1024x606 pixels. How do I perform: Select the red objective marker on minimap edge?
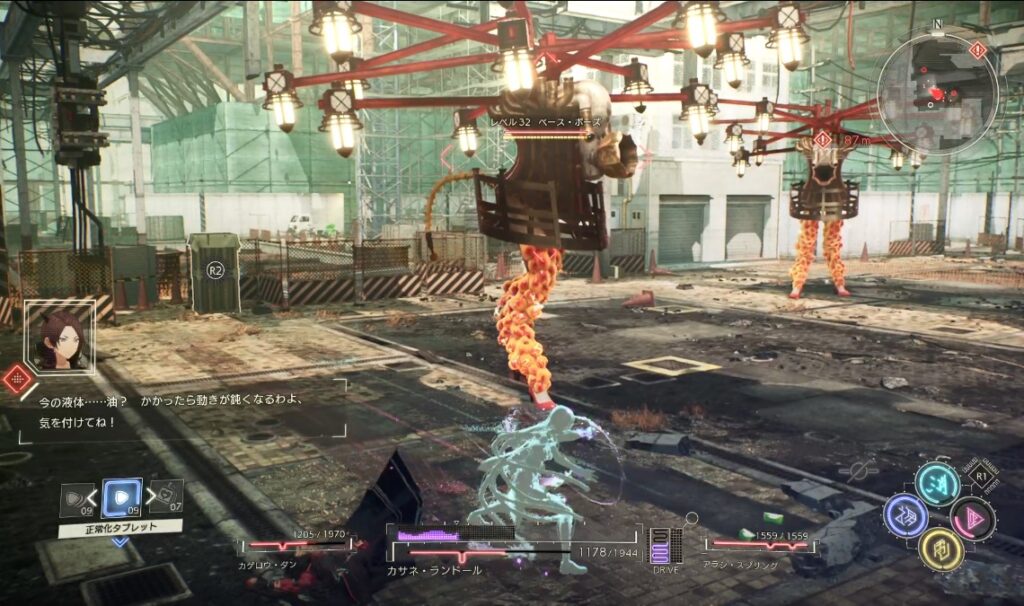[977, 49]
